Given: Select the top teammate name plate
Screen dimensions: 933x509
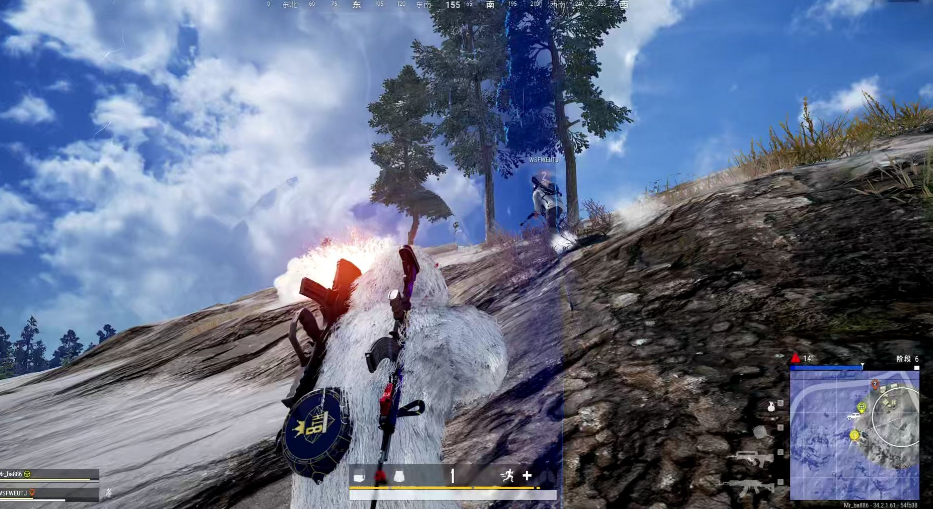Looking at the screenshot, I should click(48, 474).
